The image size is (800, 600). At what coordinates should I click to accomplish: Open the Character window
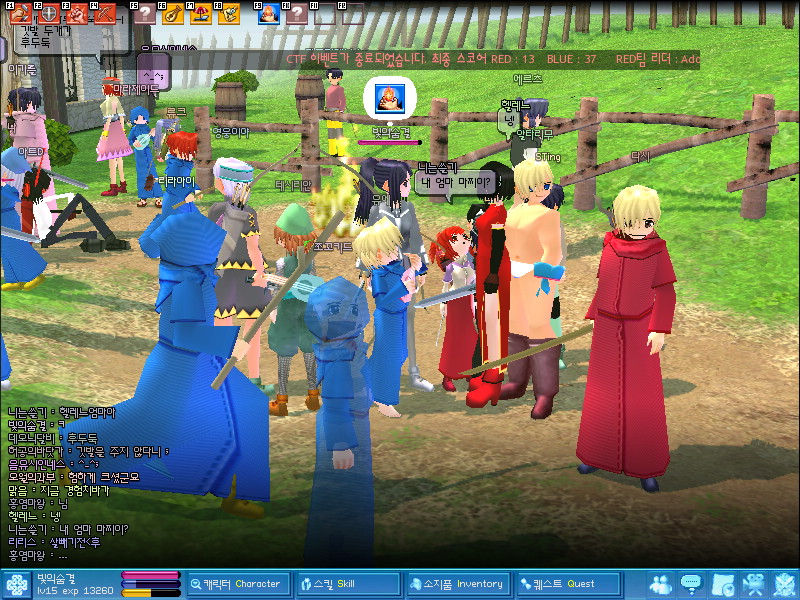pos(238,584)
